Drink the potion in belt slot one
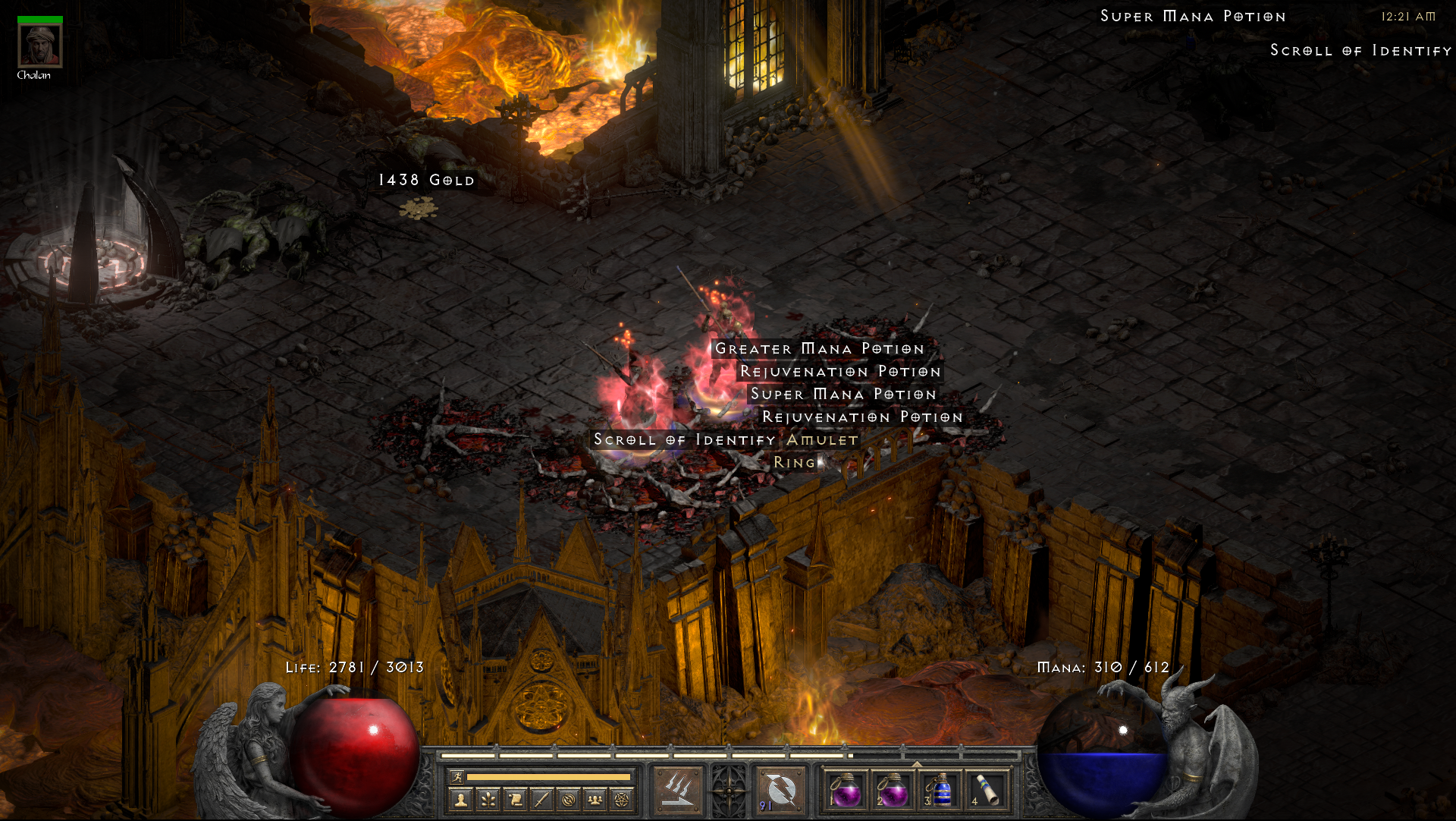 pos(848,791)
